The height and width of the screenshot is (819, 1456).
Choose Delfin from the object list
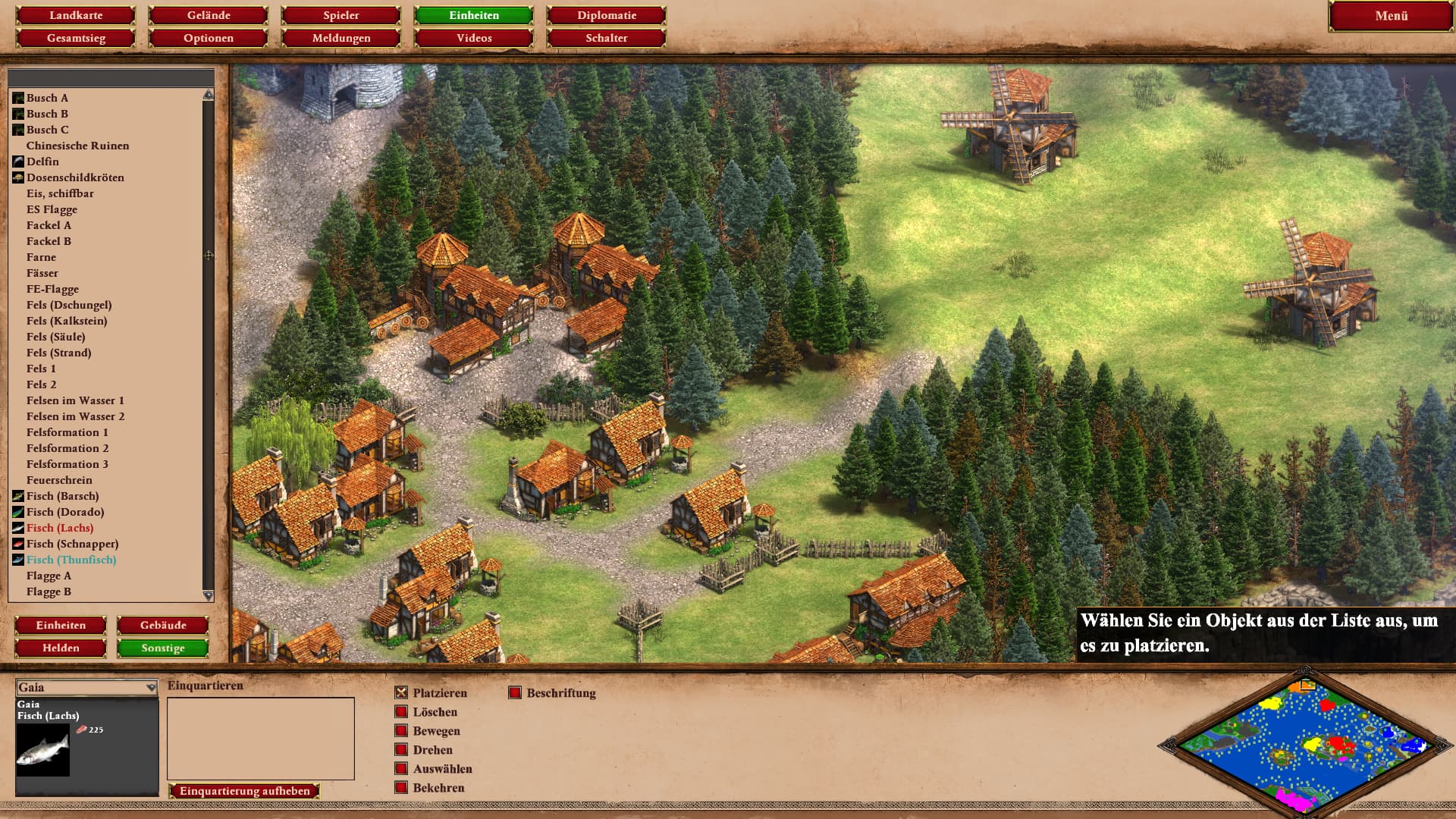(x=42, y=162)
